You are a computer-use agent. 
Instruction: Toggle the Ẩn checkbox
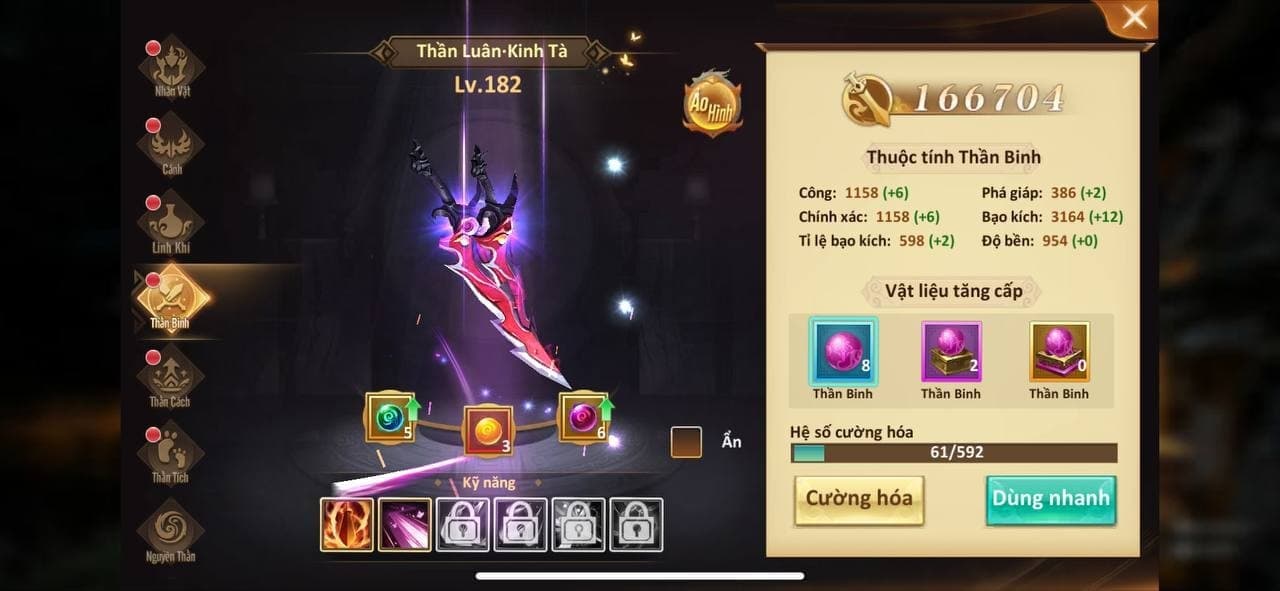click(686, 442)
